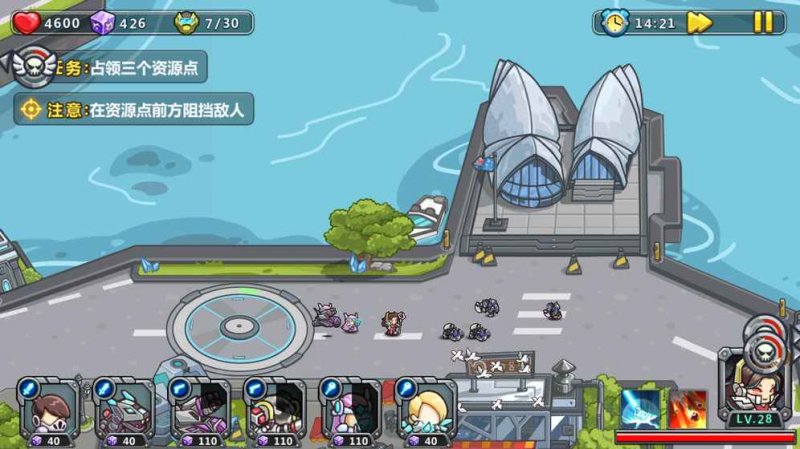Deploy the blonde-haired unit costing 40
This screenshot has width=800, height=449.
424,407
